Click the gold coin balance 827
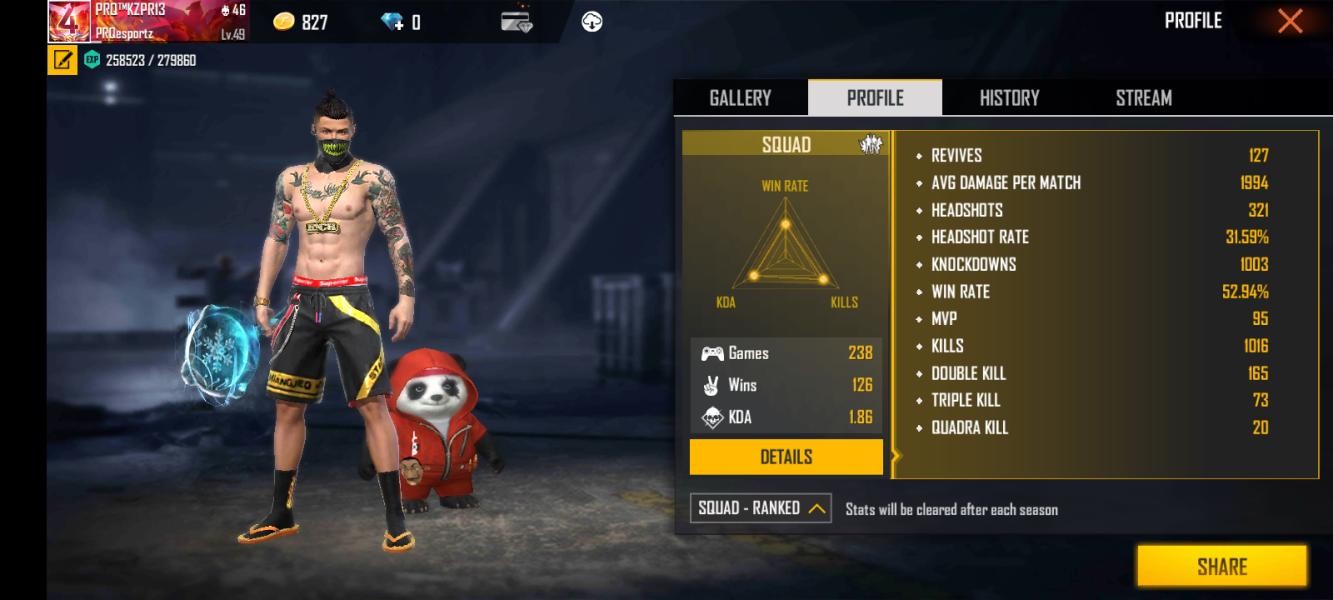This screenshot has height=600, width=1333. (301, 22)
